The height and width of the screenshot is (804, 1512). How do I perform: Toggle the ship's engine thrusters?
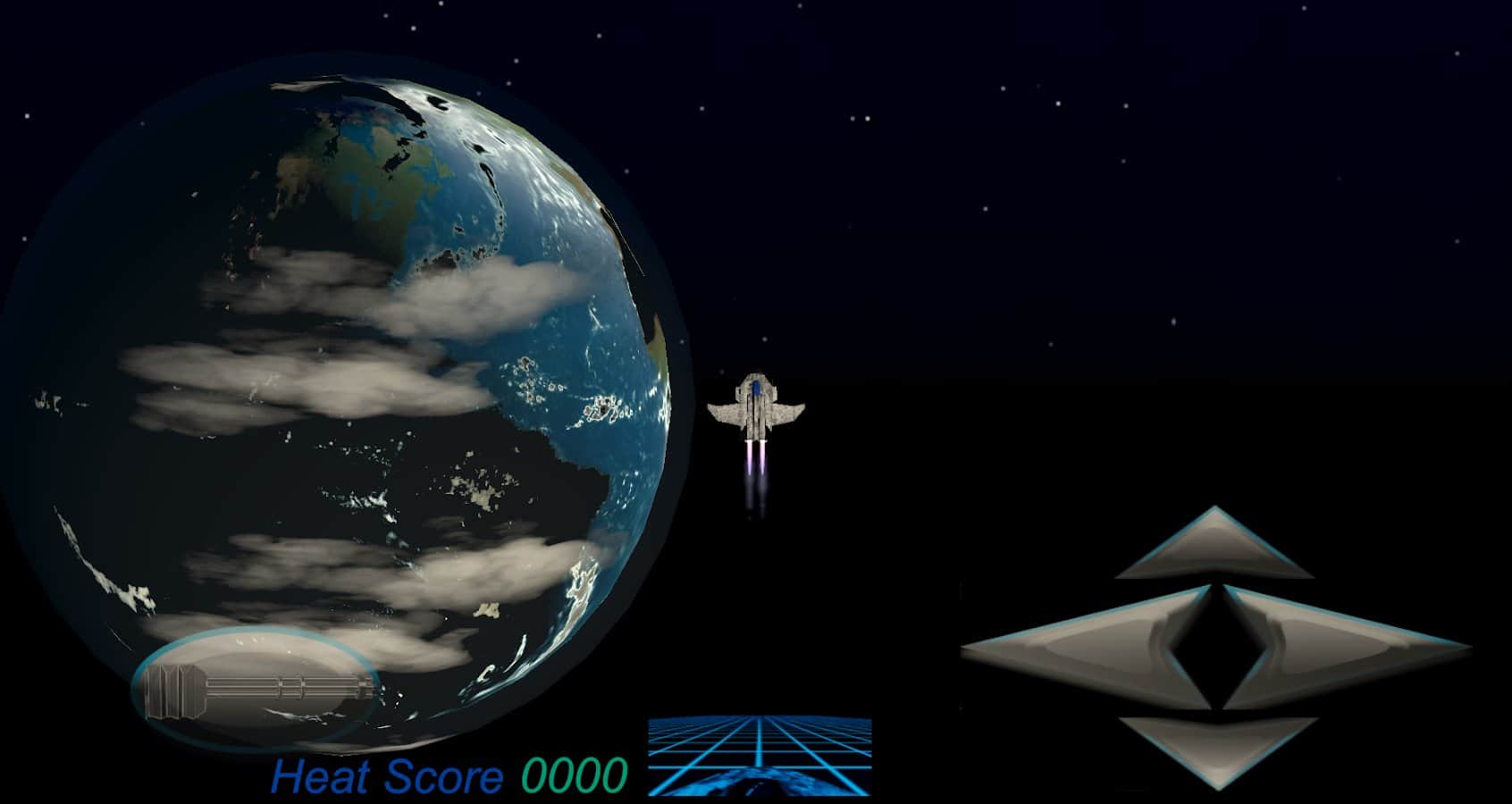(x=755, y=460)
